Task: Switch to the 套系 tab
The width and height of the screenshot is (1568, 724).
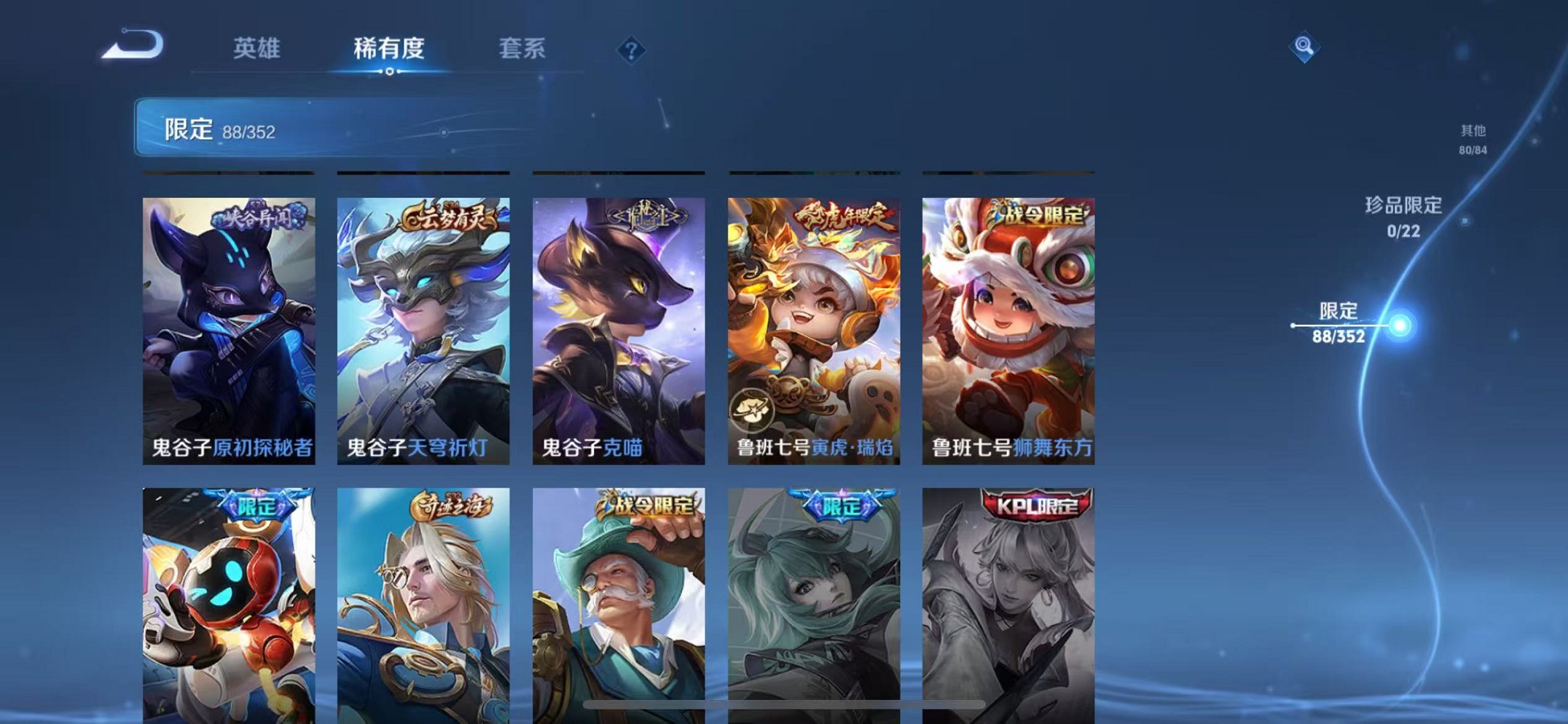Action: [522, 48]
